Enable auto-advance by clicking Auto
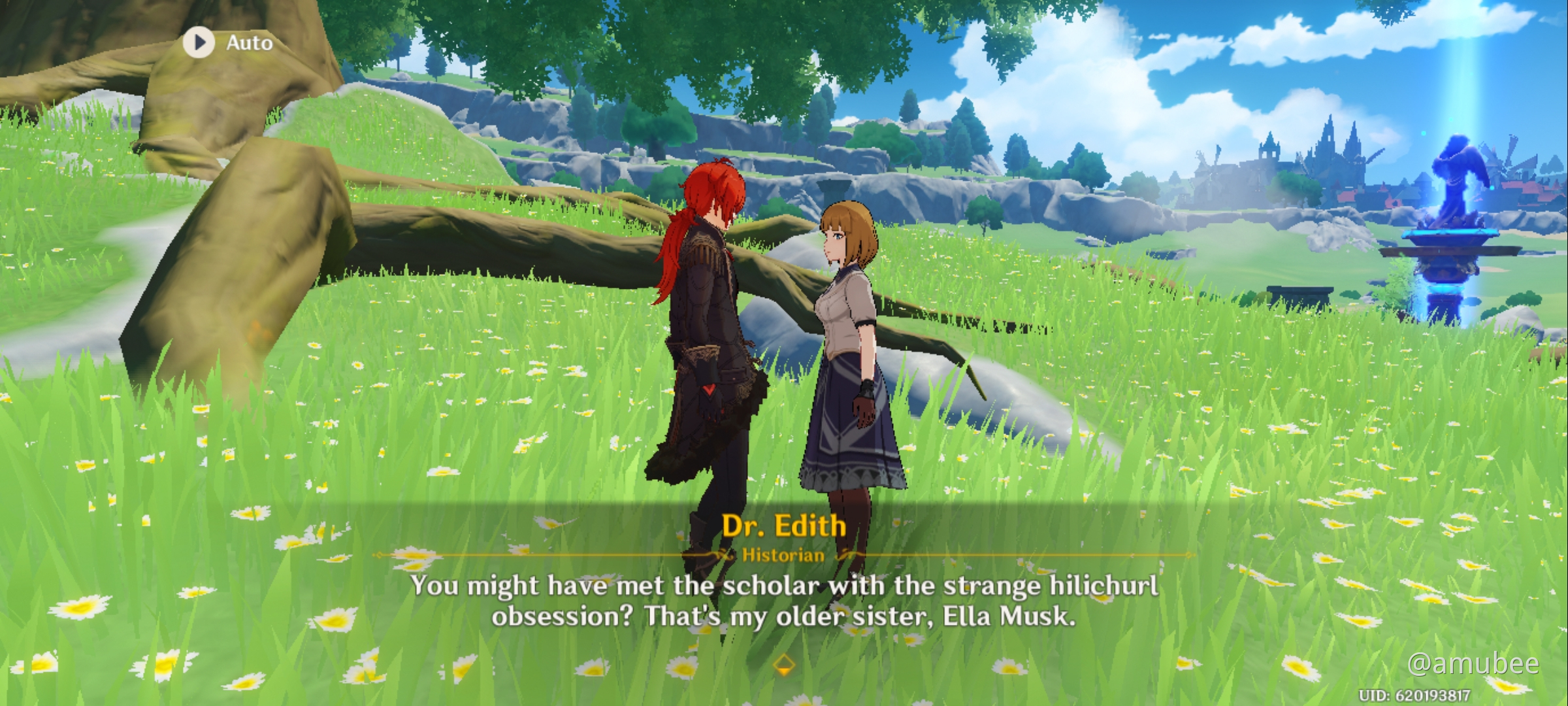Screen dimensions: 1568x706 222,42
